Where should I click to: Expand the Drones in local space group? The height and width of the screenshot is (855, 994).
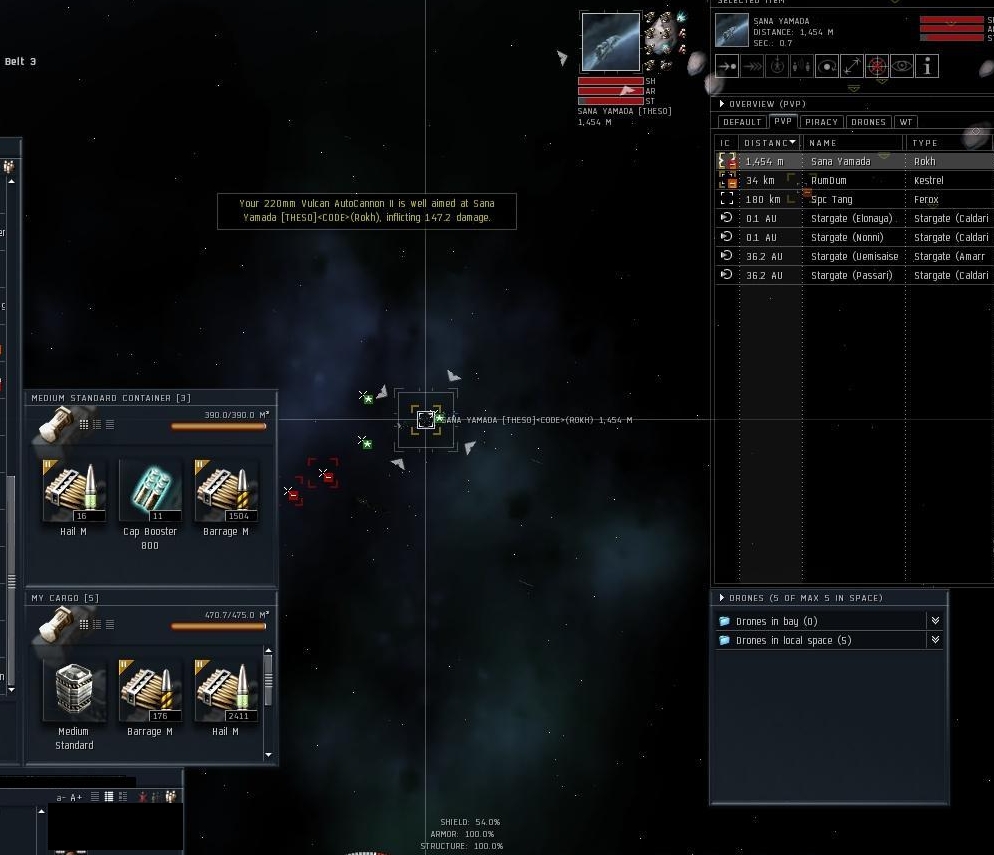click(x=793, y=640)
